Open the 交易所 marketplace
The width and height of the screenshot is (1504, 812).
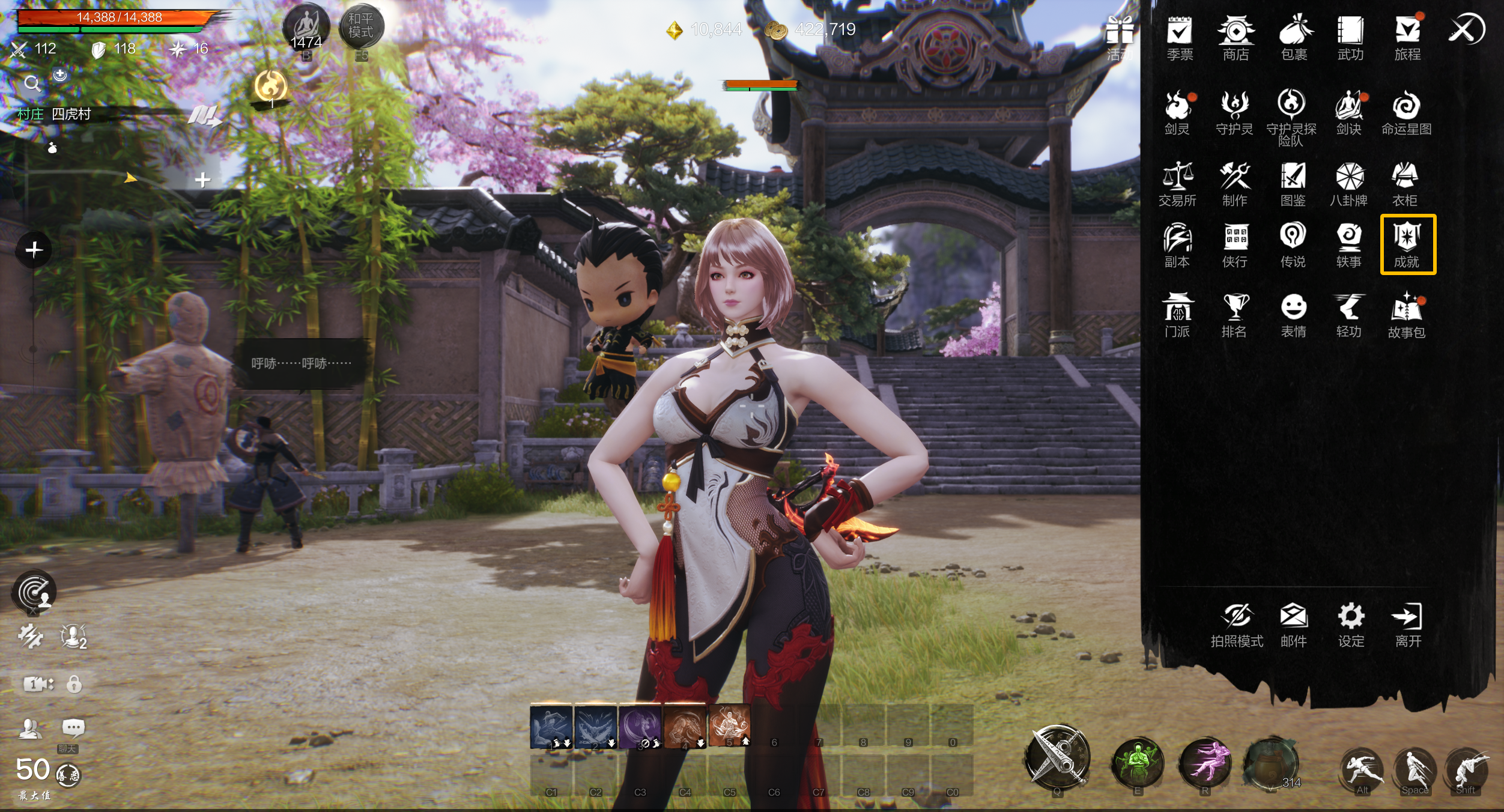coord(1177,184)
